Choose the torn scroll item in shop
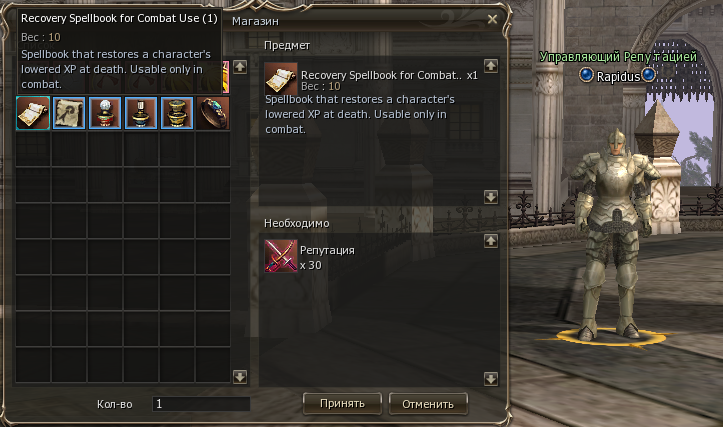 tap(69, 113)
